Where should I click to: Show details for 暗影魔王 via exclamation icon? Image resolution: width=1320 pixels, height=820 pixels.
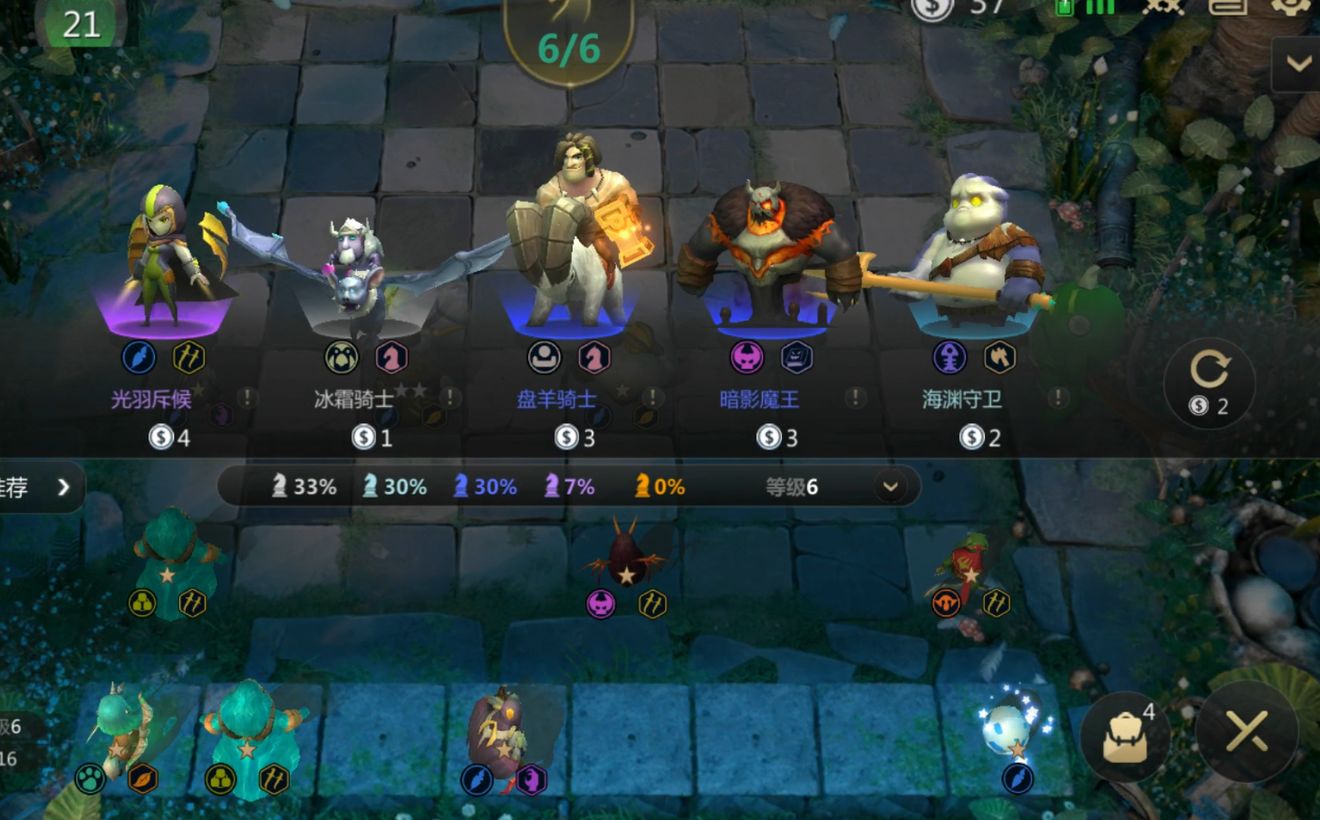coord(855,398)
